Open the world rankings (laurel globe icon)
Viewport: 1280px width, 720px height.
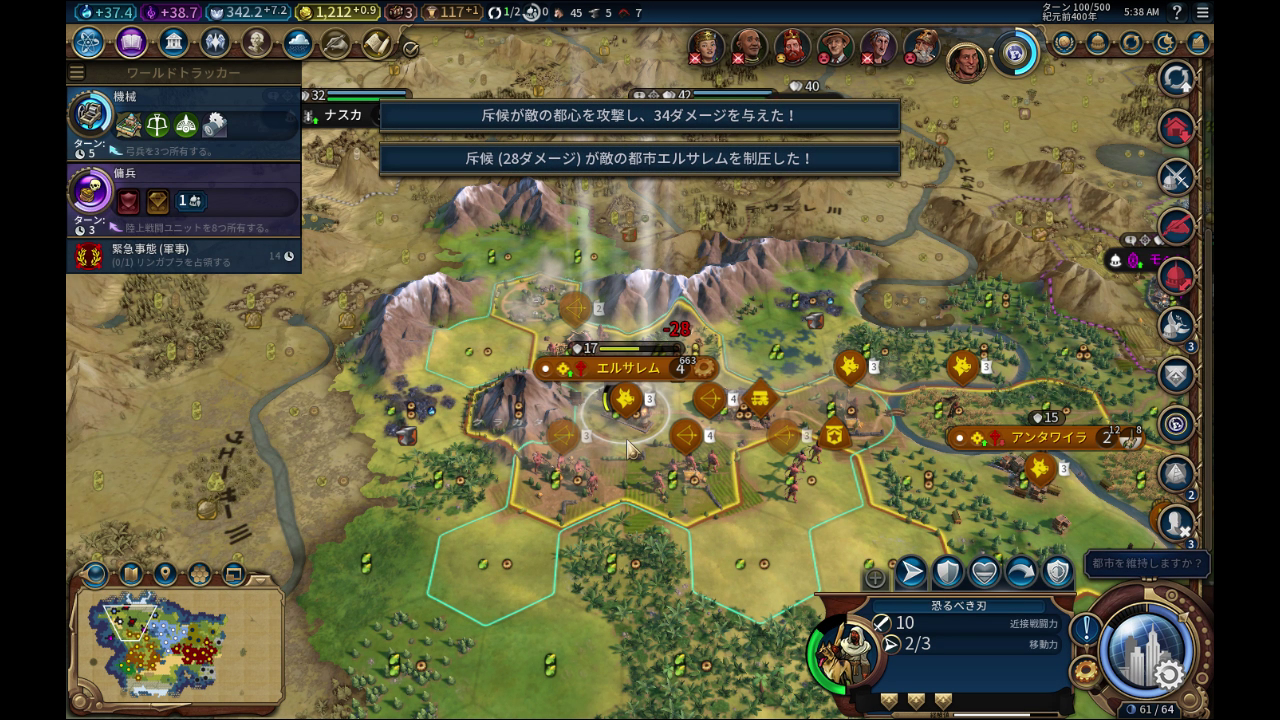[1064, 43]
